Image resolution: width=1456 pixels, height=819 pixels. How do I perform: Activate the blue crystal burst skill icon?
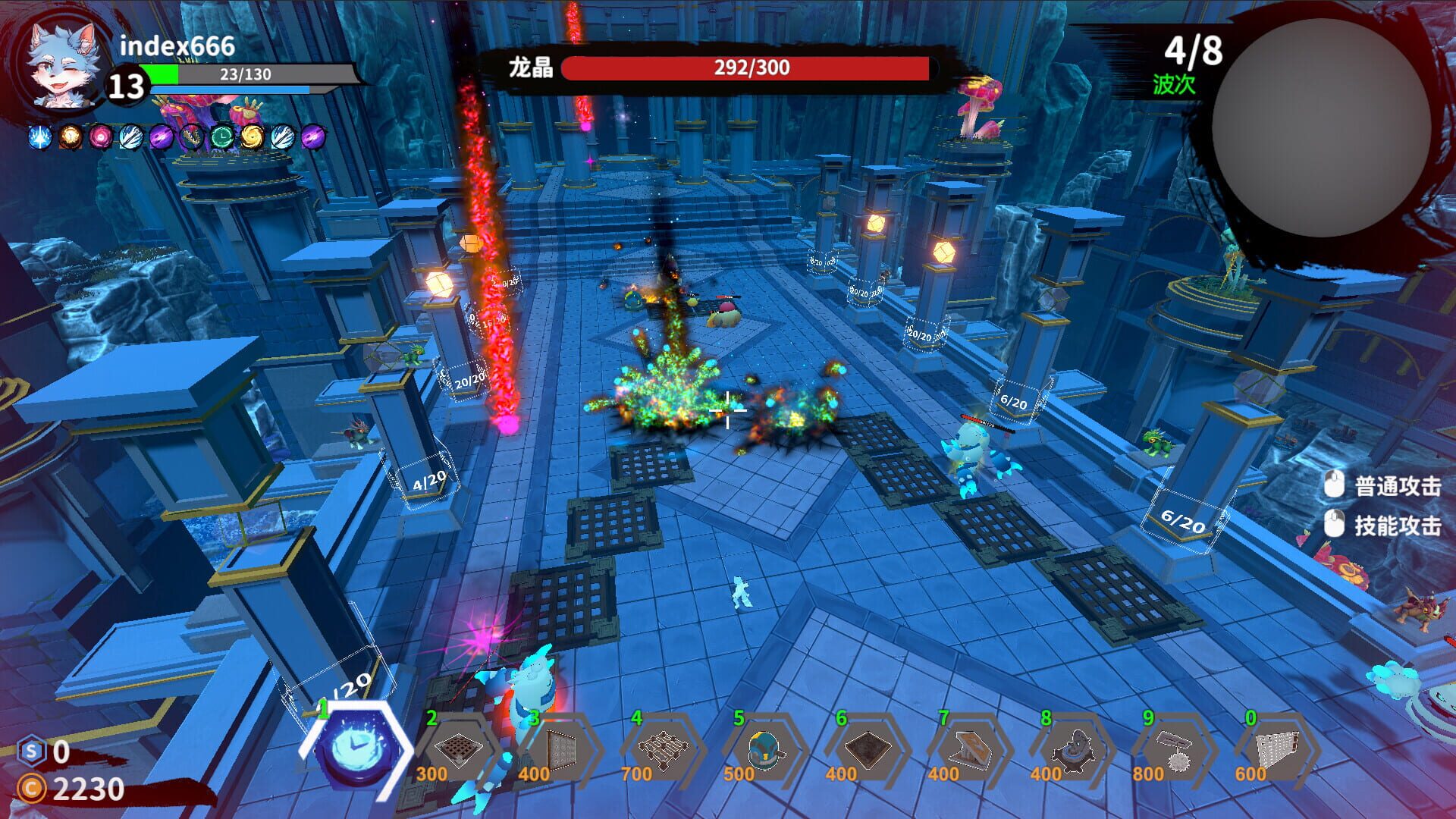(39, 136)
